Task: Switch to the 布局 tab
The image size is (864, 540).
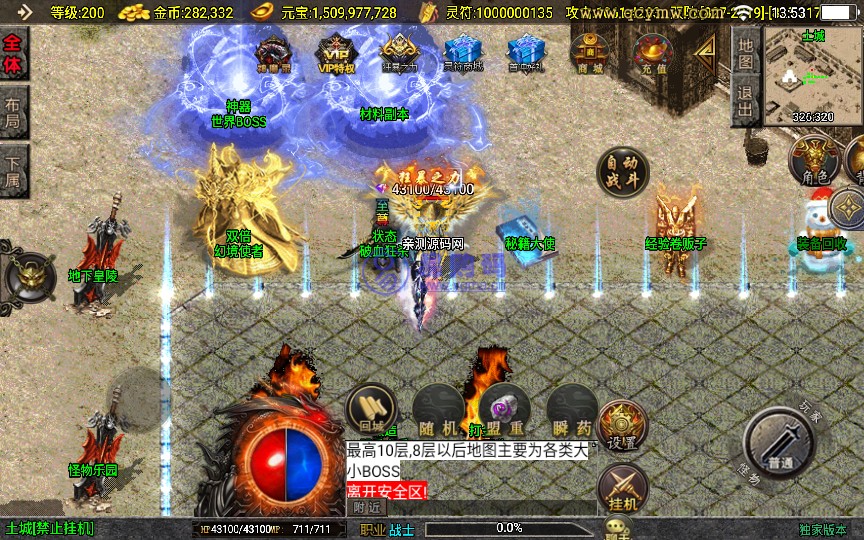Action: click(13, 113)
